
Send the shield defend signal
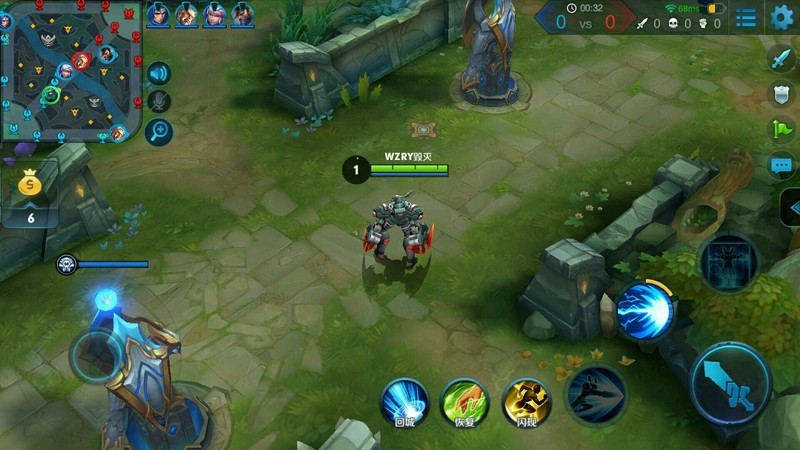click(781, 94)
